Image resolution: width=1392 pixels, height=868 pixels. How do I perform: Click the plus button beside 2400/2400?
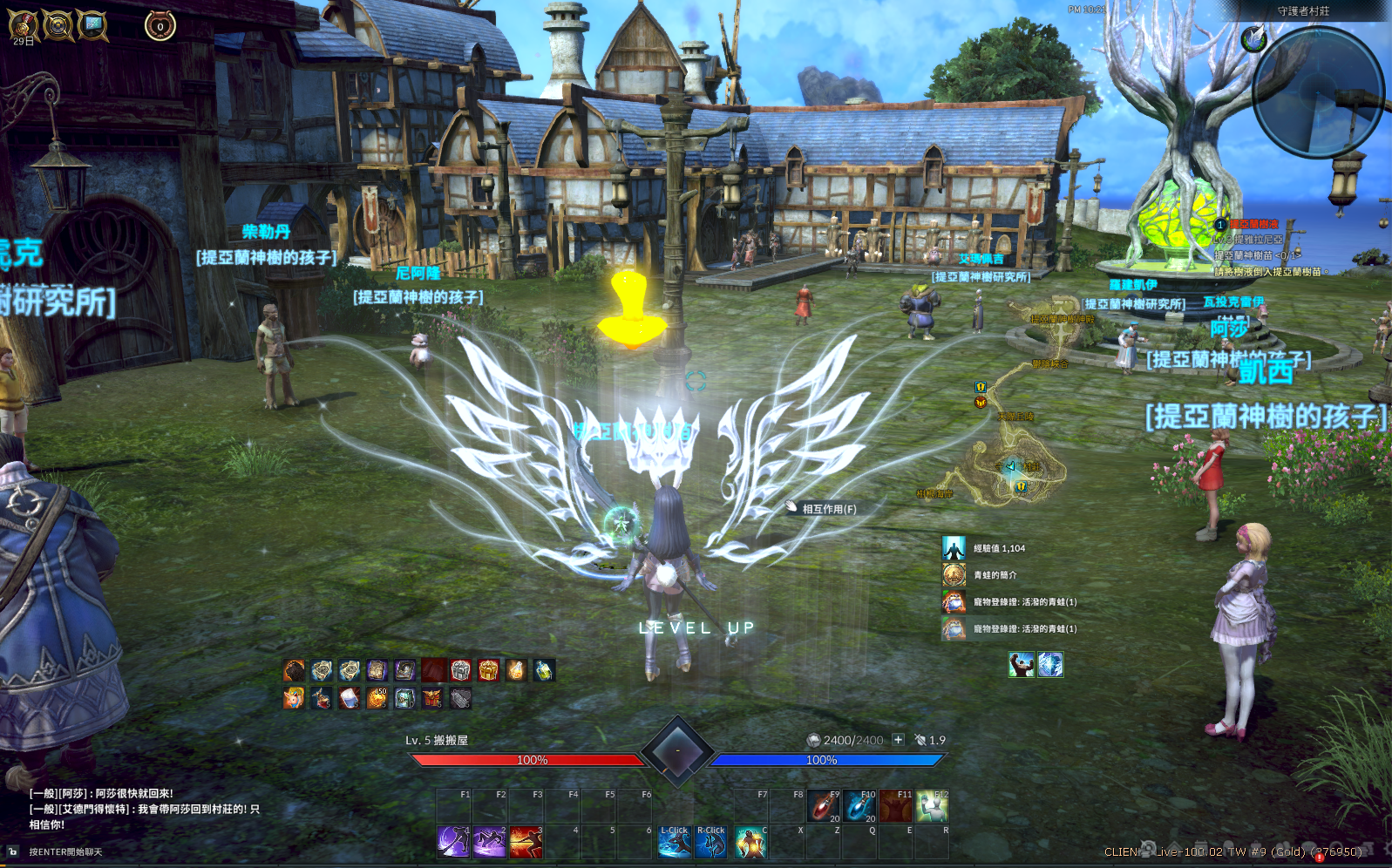898,740
